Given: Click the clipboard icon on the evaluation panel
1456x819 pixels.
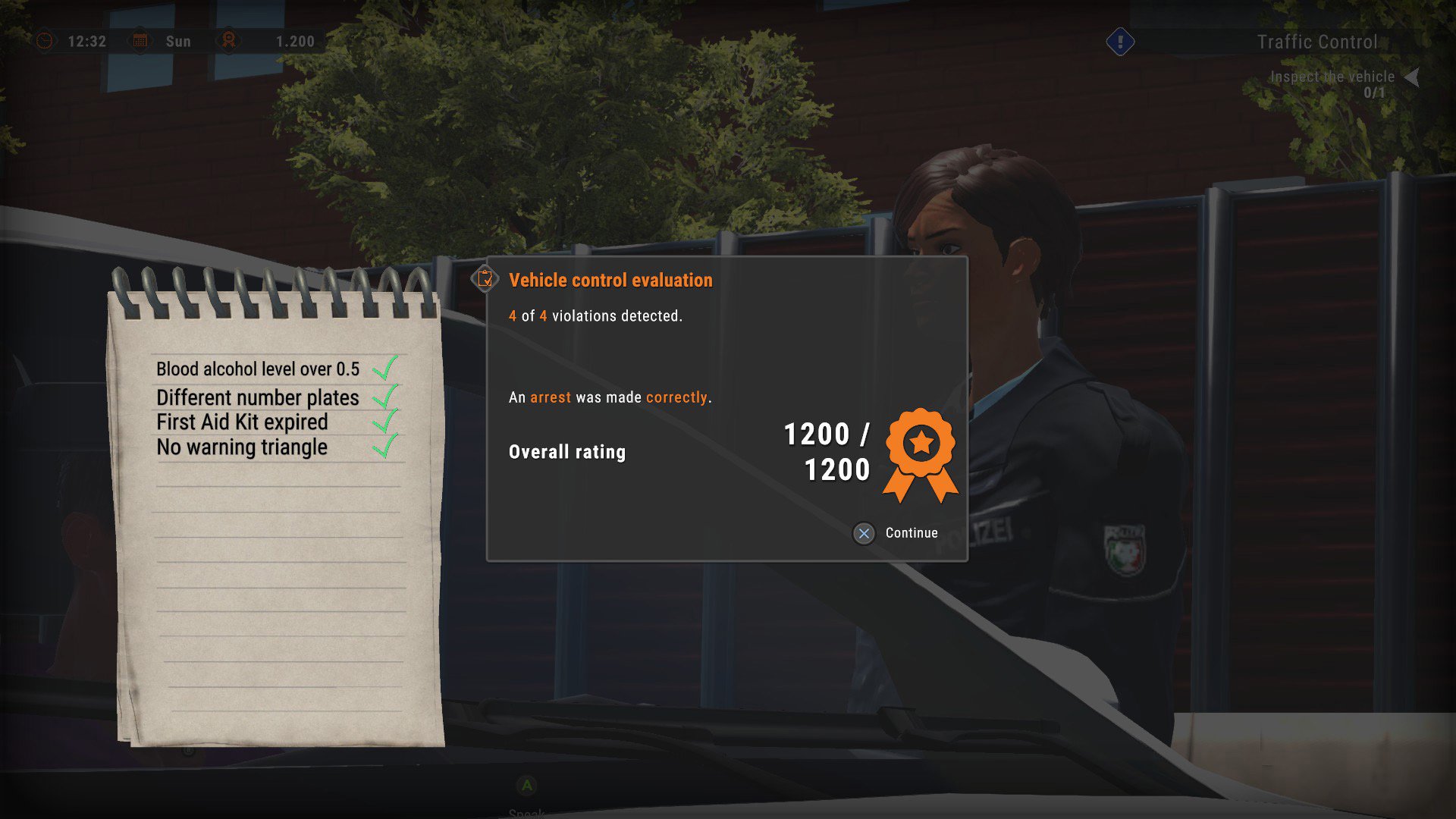Looking at the screenshot, I should click(x=485, y=280).
